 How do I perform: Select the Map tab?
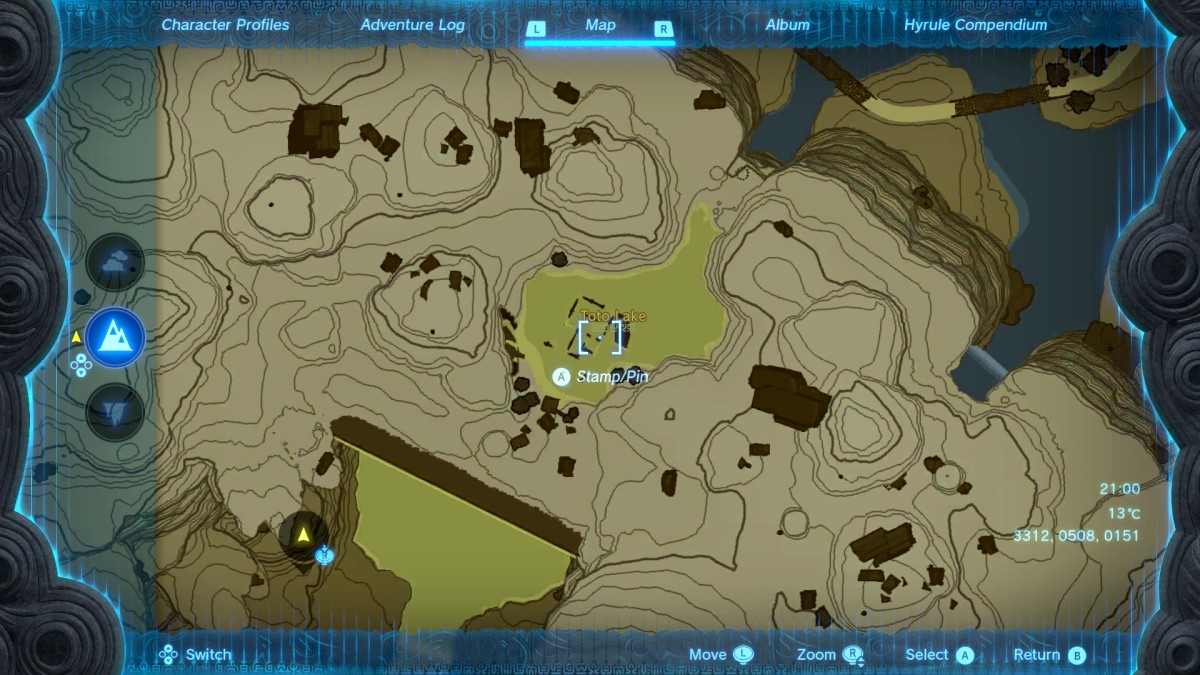click(600, 26)
